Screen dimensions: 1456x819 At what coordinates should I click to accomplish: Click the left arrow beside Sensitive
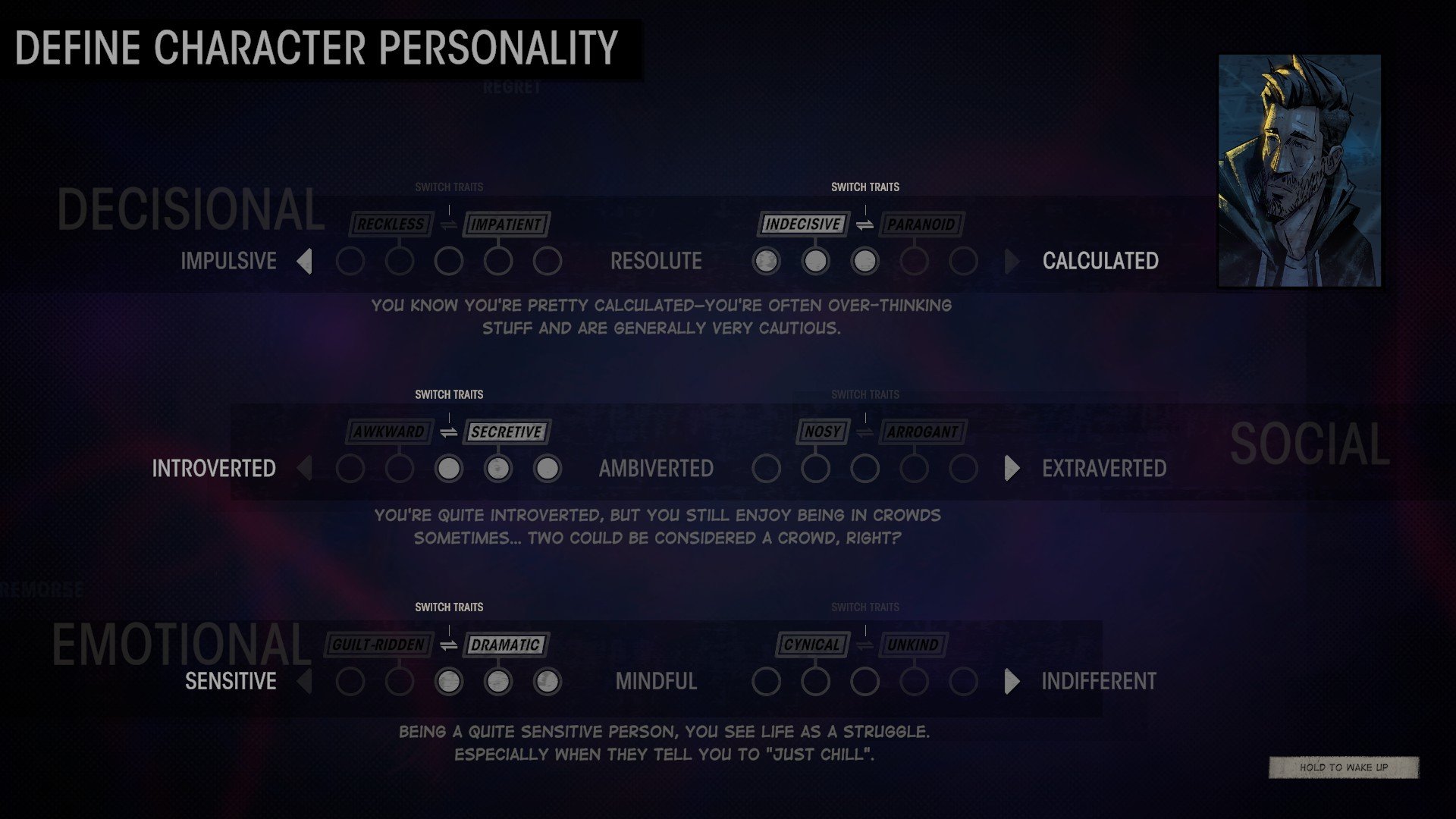(305, 682)
